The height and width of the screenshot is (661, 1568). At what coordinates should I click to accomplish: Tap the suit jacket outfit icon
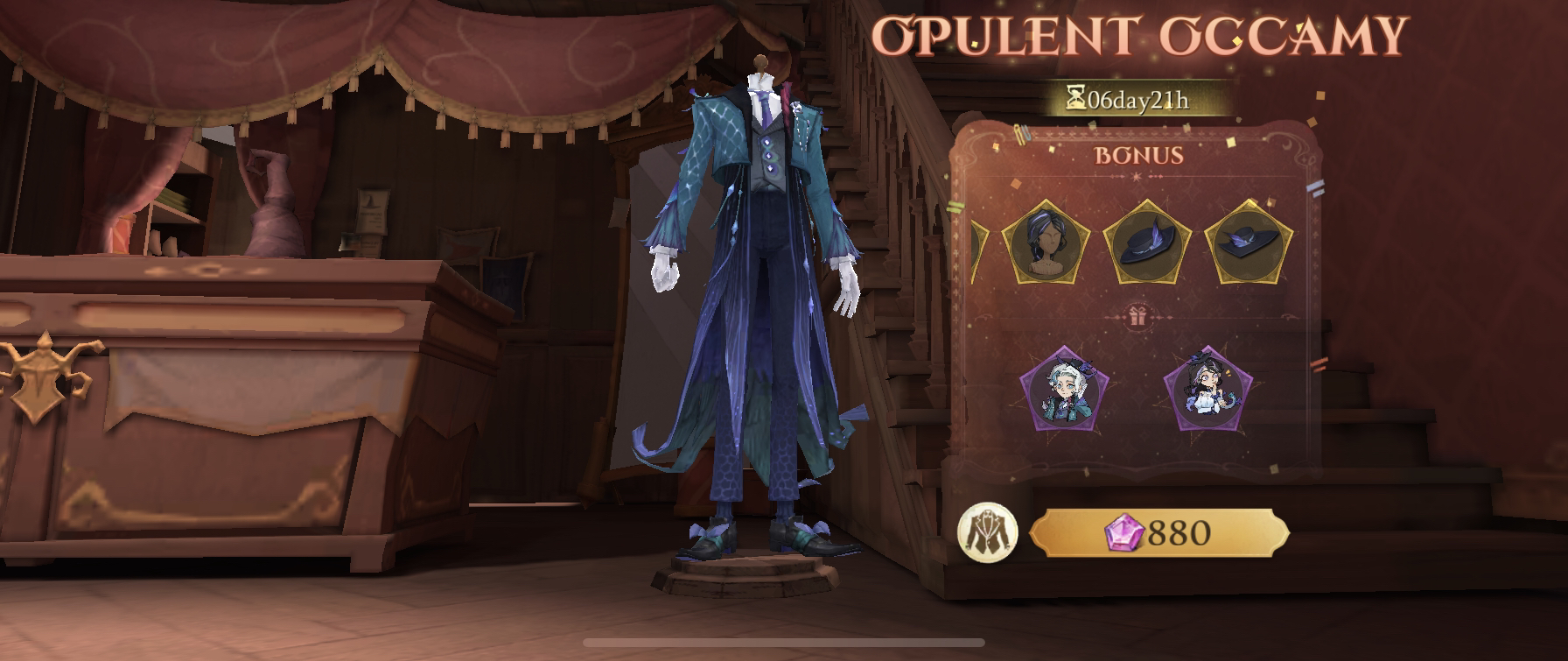click(987, 532)
